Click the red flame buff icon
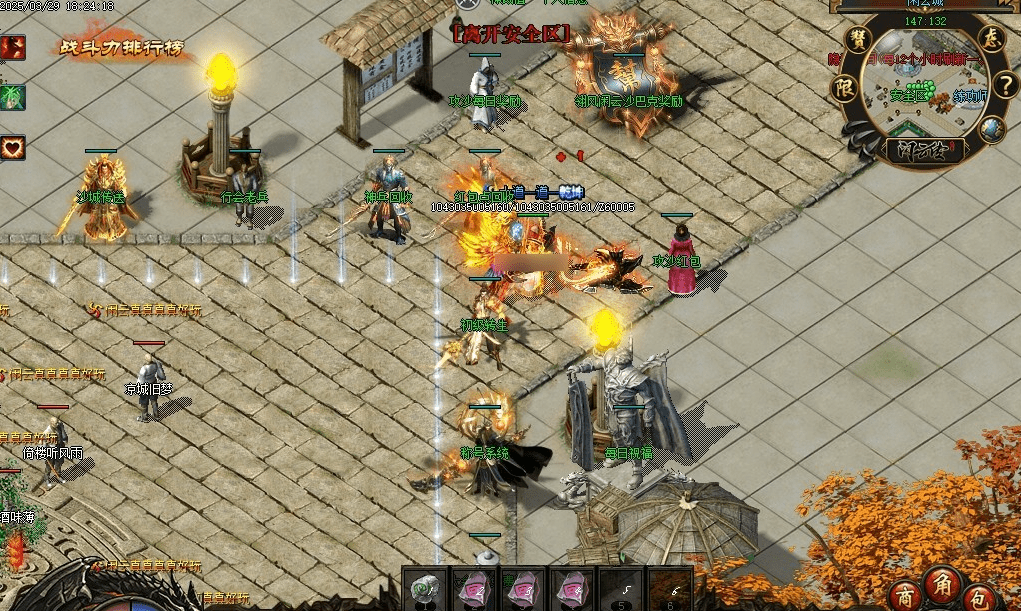The height and width of the screenshot is (611, 1021). (x=13, y=47)
